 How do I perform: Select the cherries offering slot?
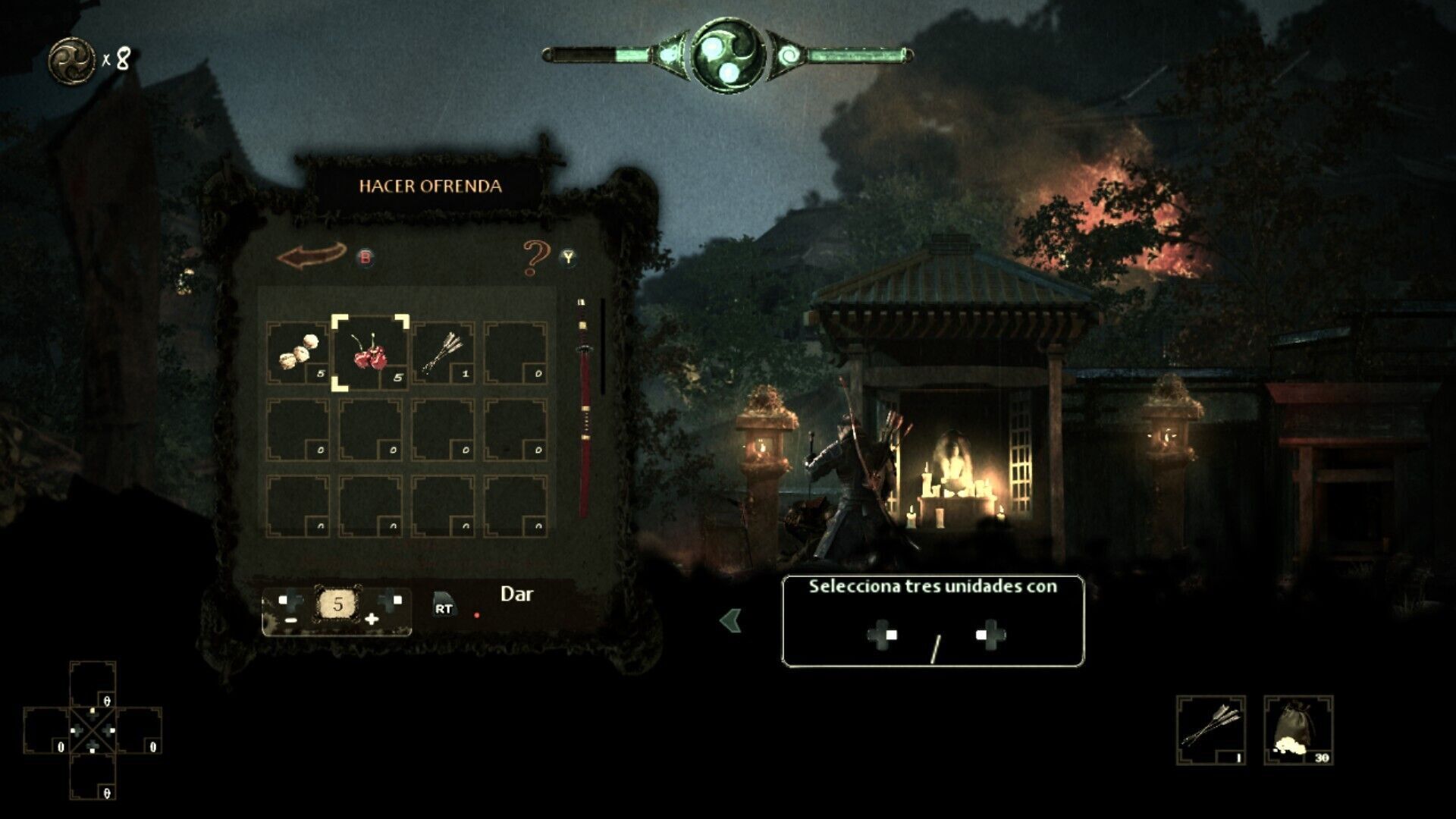[370, 353]
